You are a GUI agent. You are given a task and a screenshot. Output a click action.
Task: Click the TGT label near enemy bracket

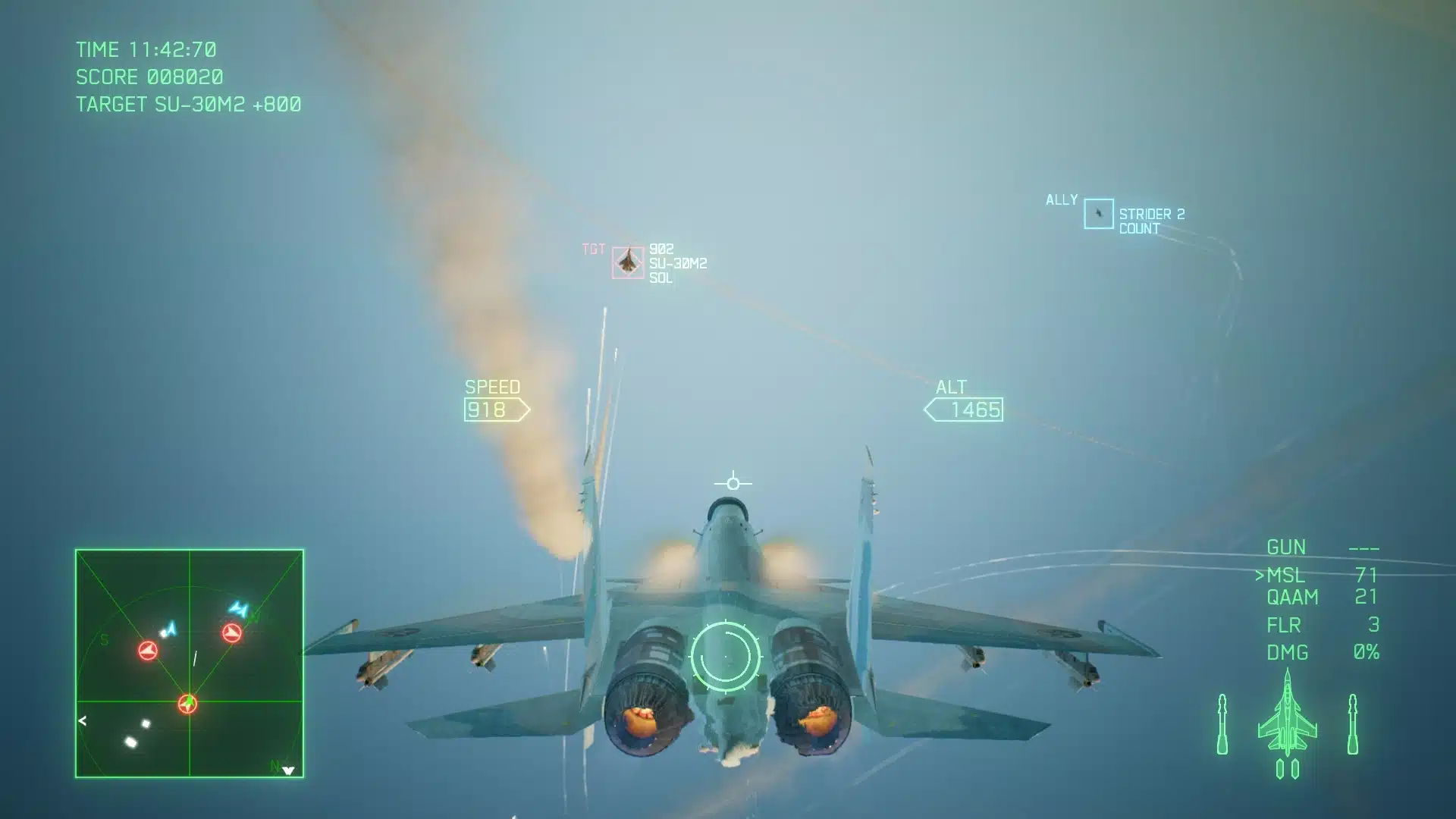(x=593, y=248)
